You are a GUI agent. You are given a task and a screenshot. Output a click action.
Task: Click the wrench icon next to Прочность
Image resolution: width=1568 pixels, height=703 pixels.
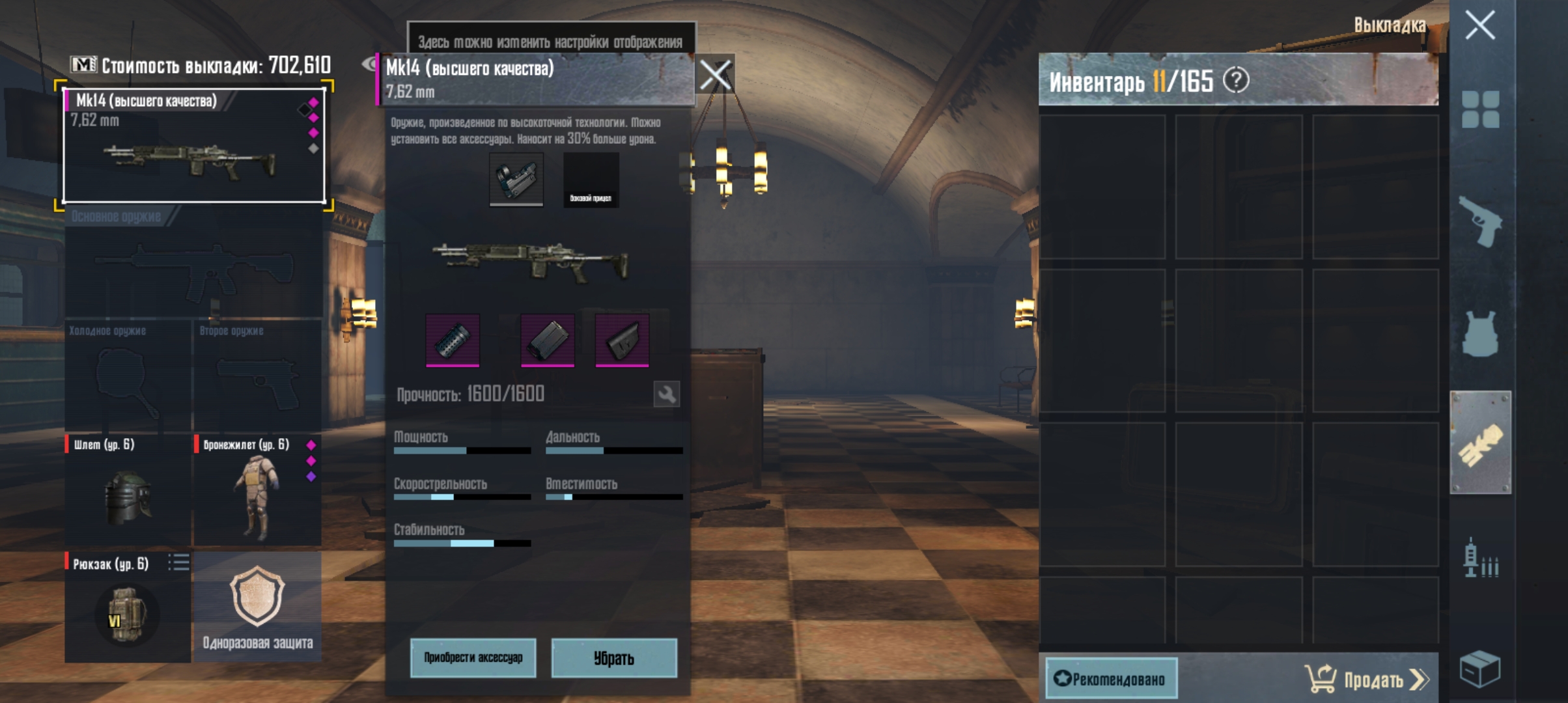coord(667,394)
